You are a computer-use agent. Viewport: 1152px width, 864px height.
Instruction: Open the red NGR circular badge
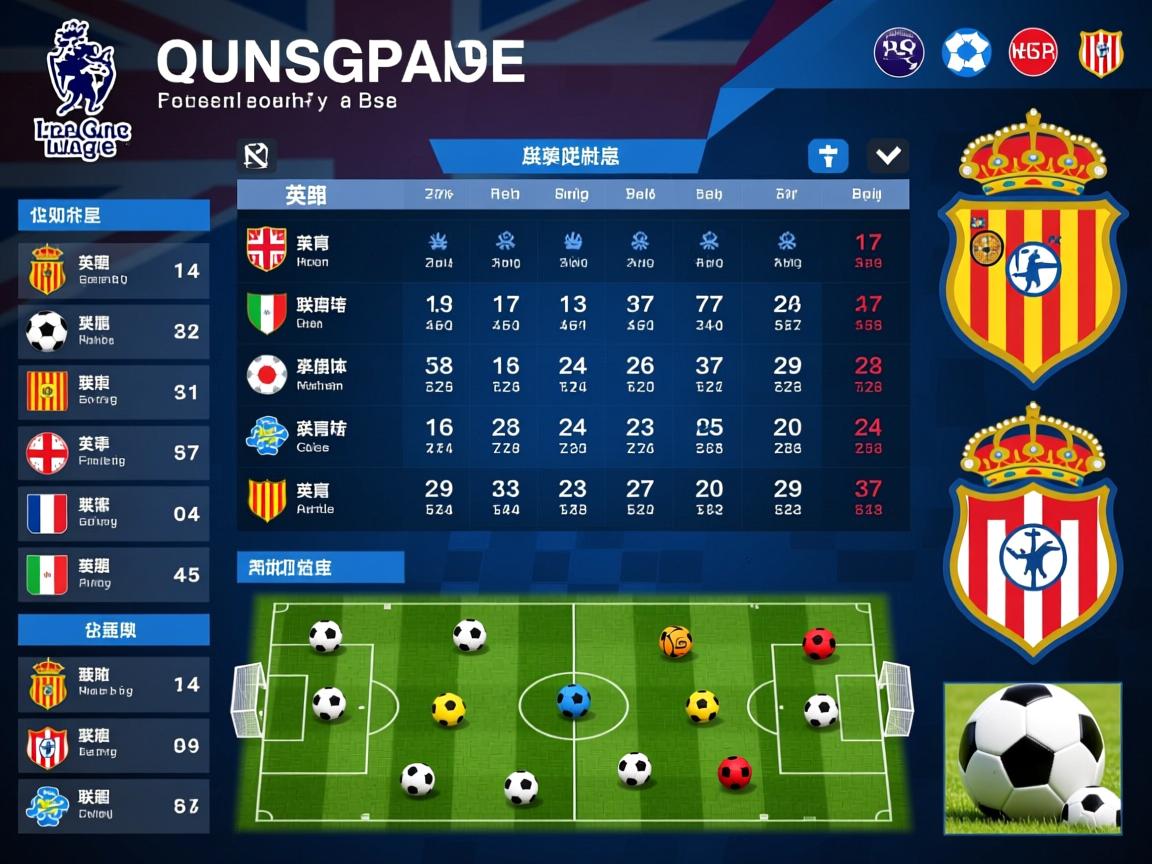pyautogui.click(x=1033, y=52)
